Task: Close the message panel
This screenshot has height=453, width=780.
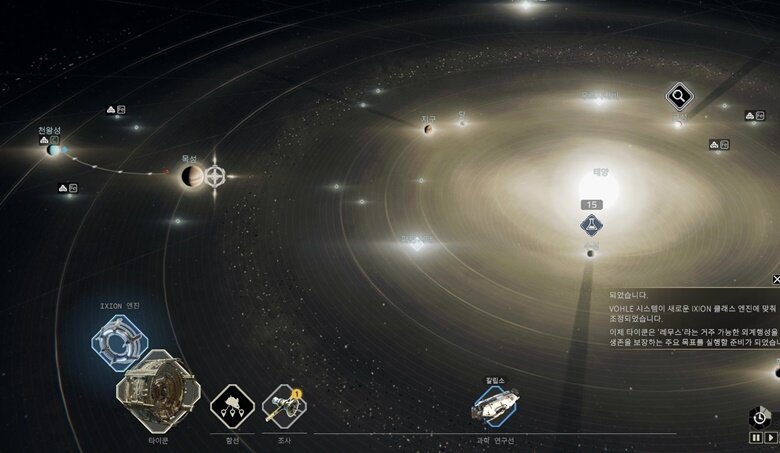Action: pos(776,280)
